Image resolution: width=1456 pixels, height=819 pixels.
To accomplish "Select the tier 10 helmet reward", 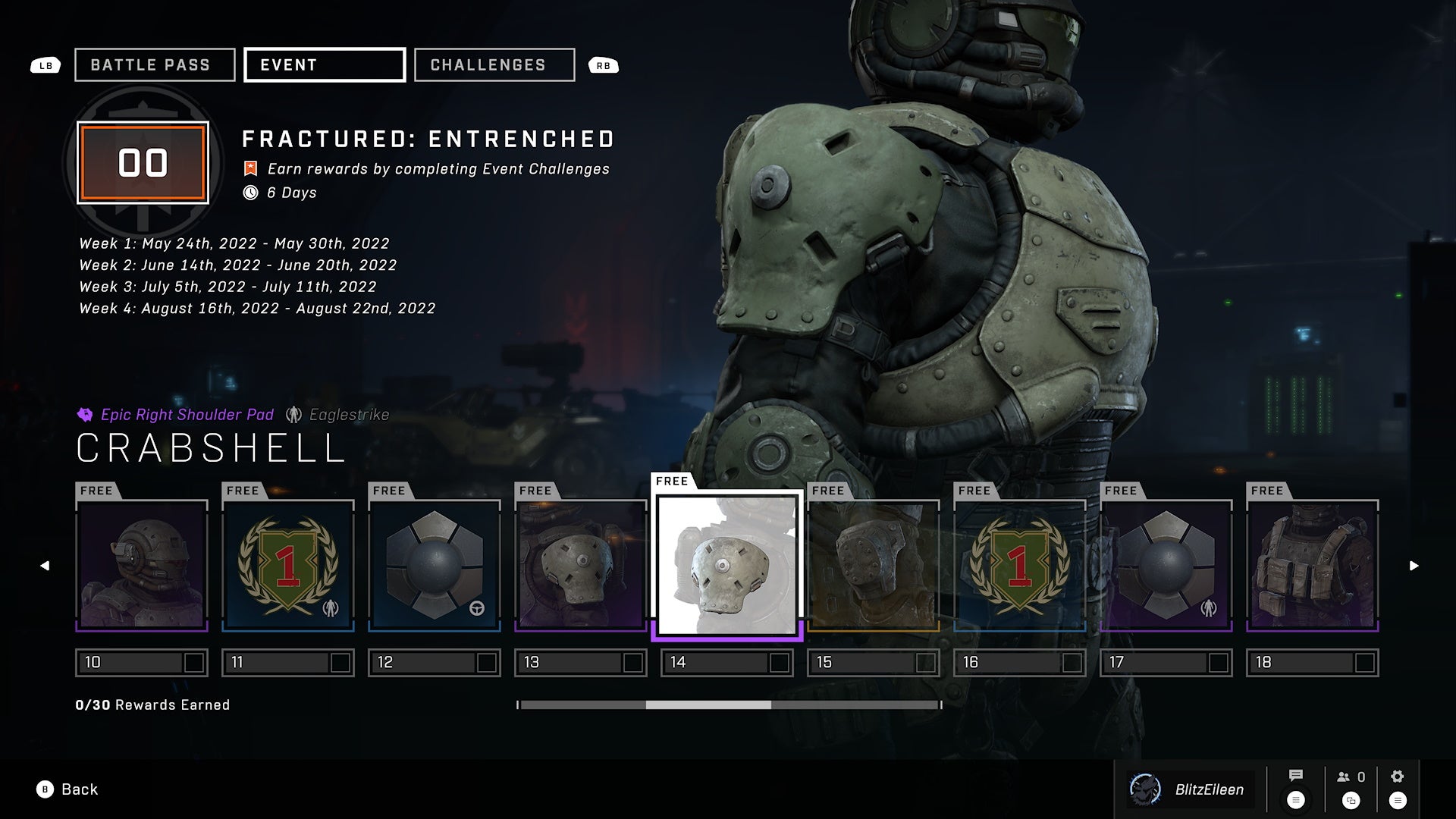I will point(142,566).
